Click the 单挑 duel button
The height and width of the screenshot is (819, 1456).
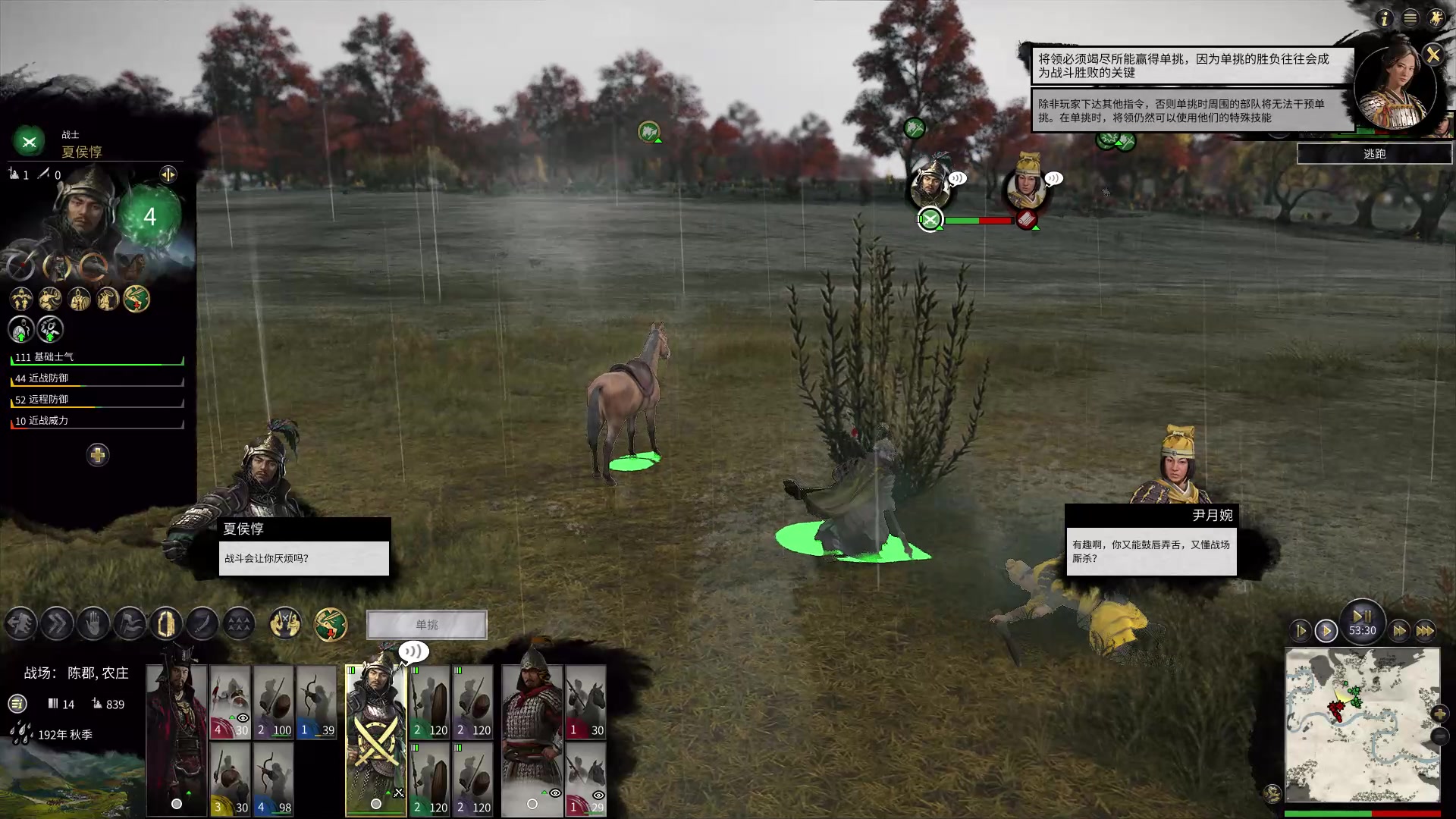426,625
